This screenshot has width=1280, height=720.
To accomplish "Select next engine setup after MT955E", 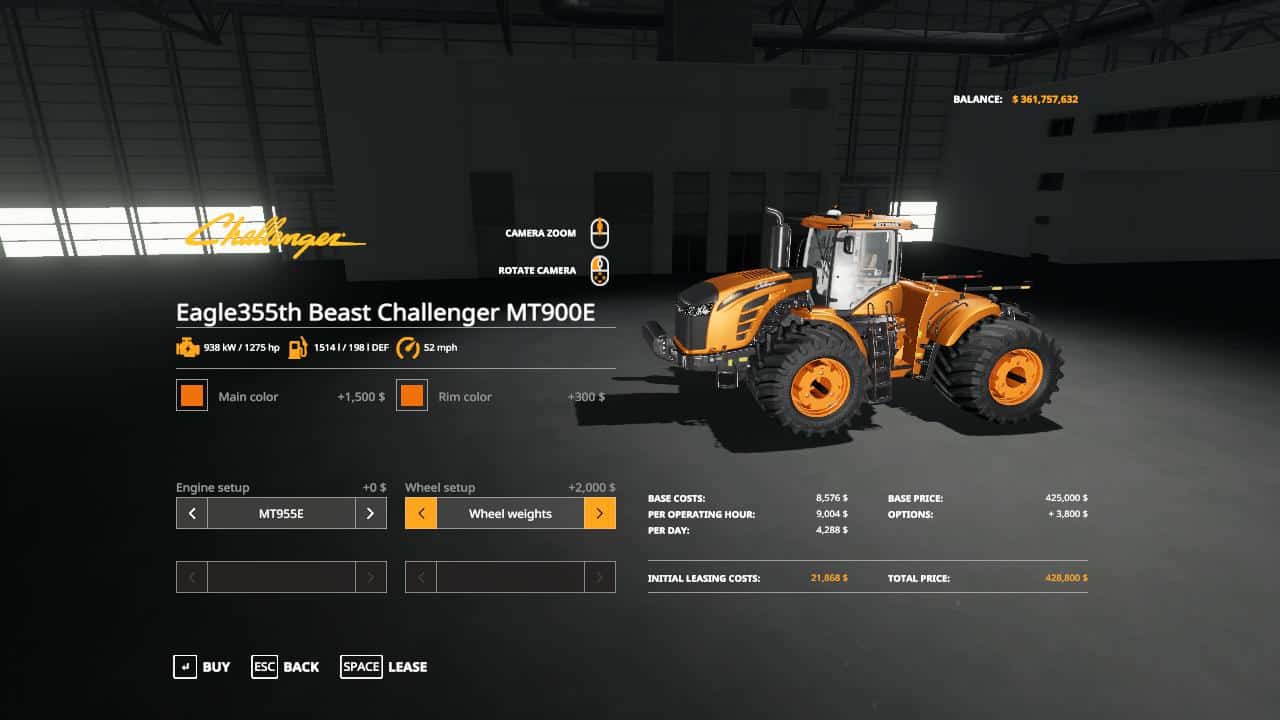I will point(370,514).
